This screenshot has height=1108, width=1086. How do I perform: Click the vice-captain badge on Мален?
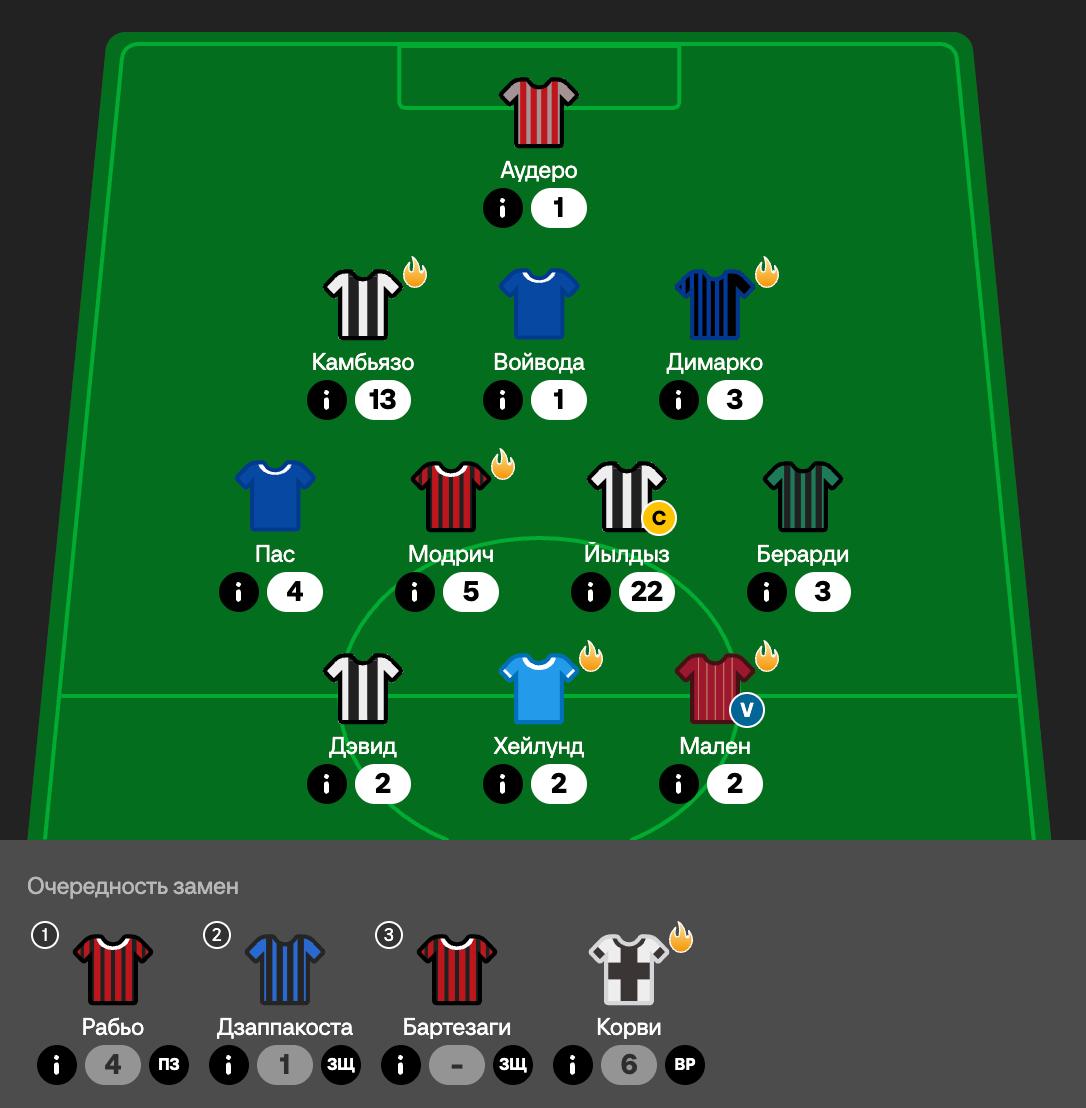click(x=747, y=710)
